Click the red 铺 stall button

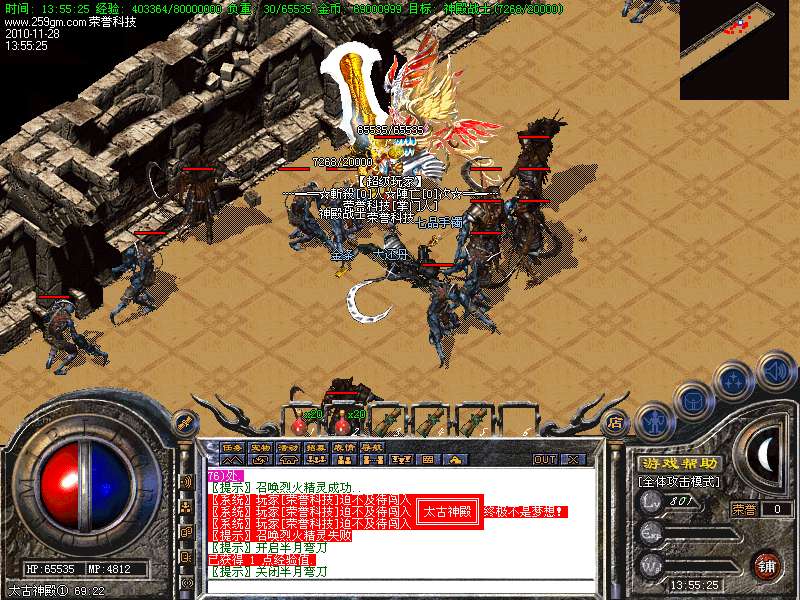[x=766, y=564]
